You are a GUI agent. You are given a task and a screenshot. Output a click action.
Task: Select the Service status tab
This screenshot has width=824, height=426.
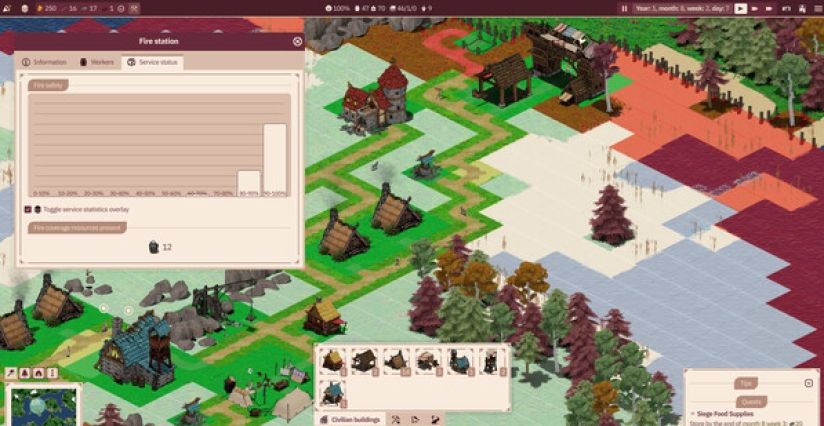[153, 62]
